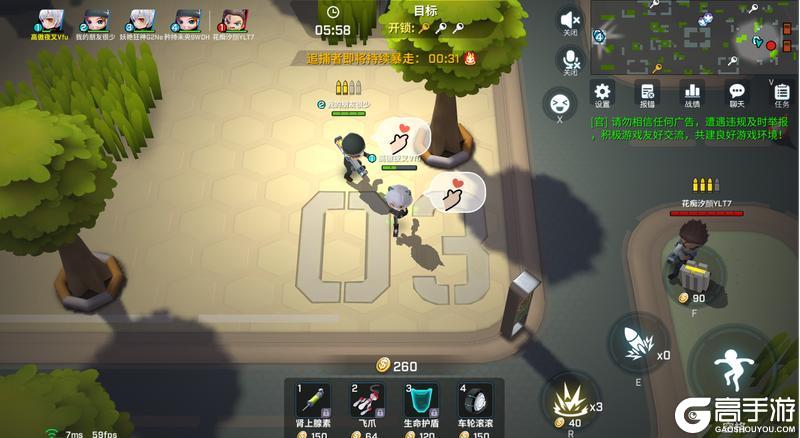
Task: Select the 生命护盾 life shield item
Action: tap(421, 401)
